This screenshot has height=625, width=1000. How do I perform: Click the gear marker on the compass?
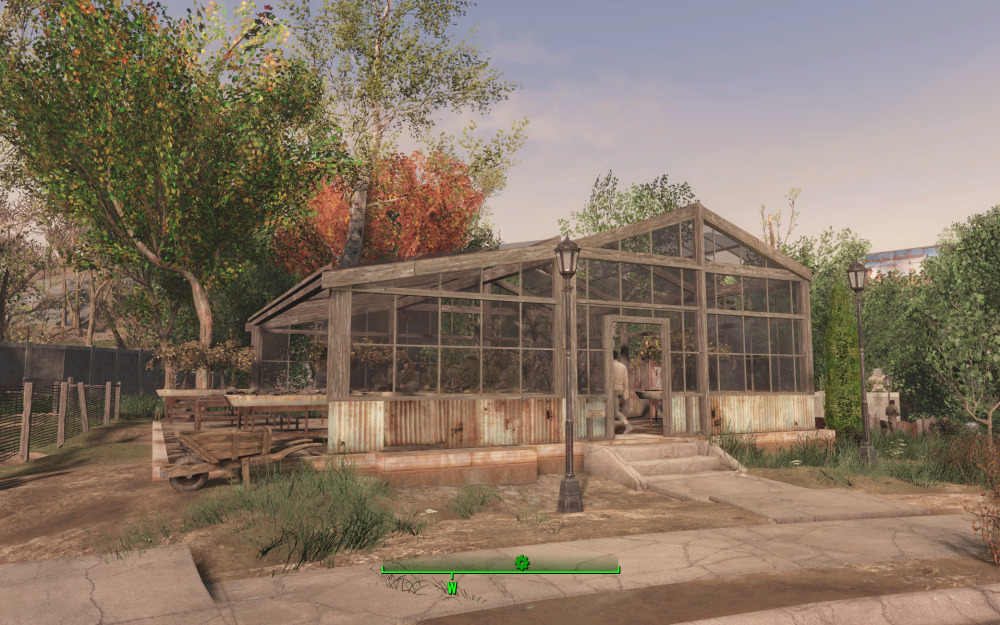click(521, 563)
